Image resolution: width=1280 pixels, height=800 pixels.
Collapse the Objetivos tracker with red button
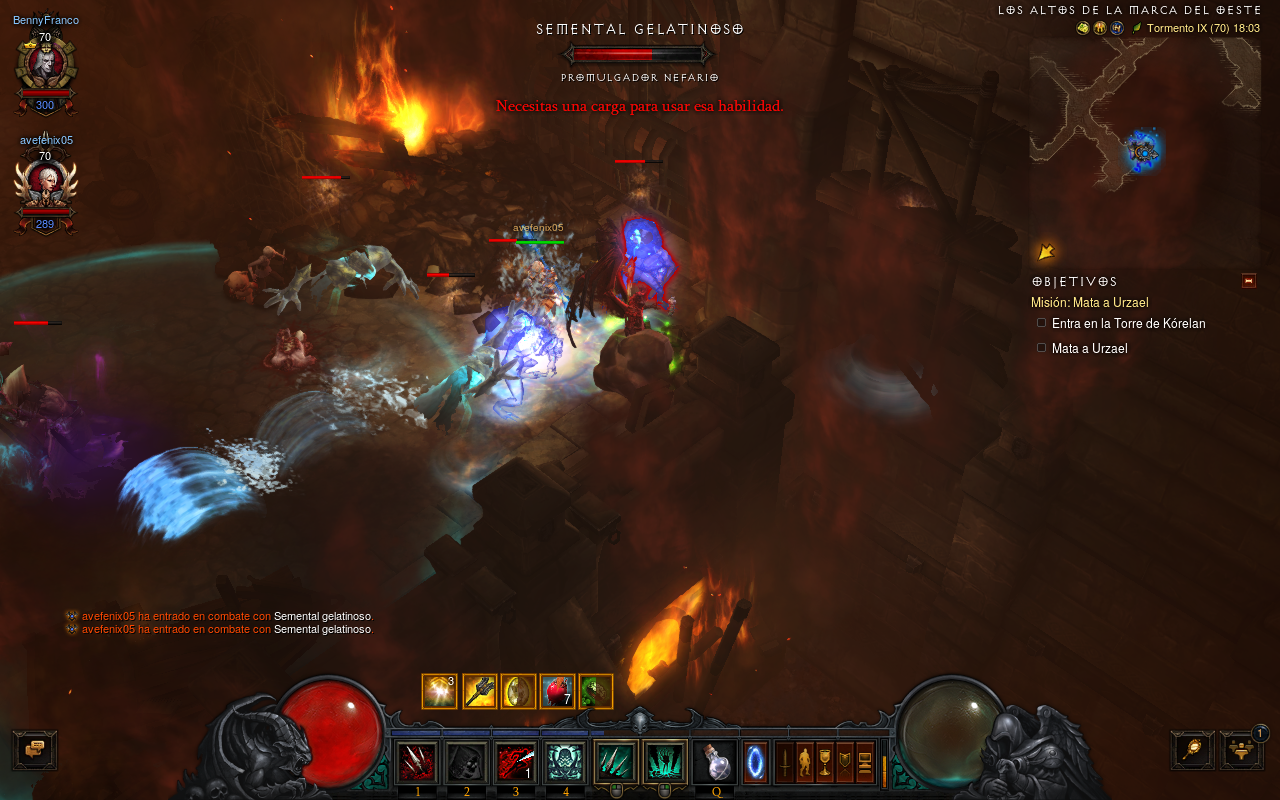click(1248, 281)
